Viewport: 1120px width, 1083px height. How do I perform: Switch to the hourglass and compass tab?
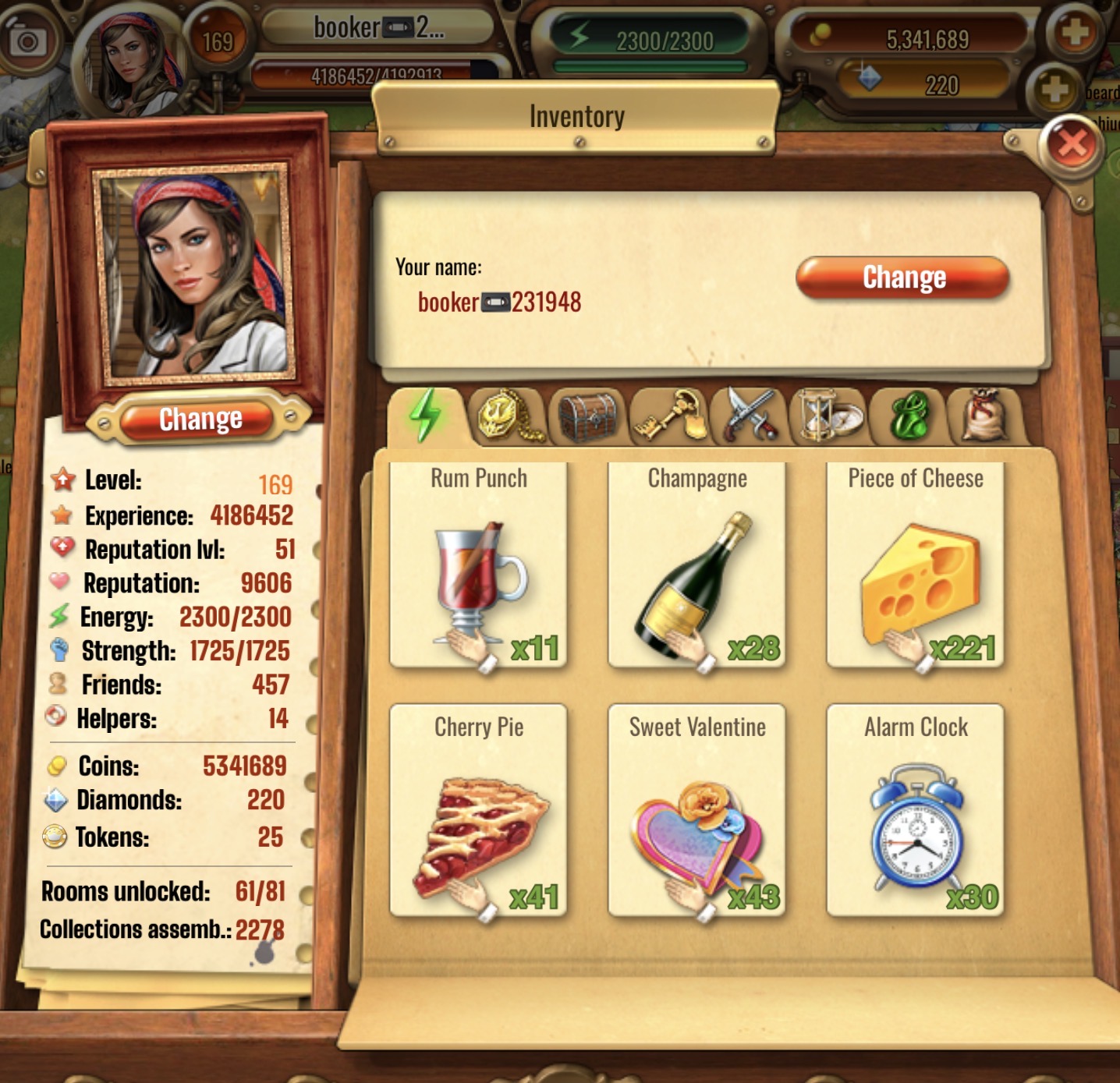point(828,416)
